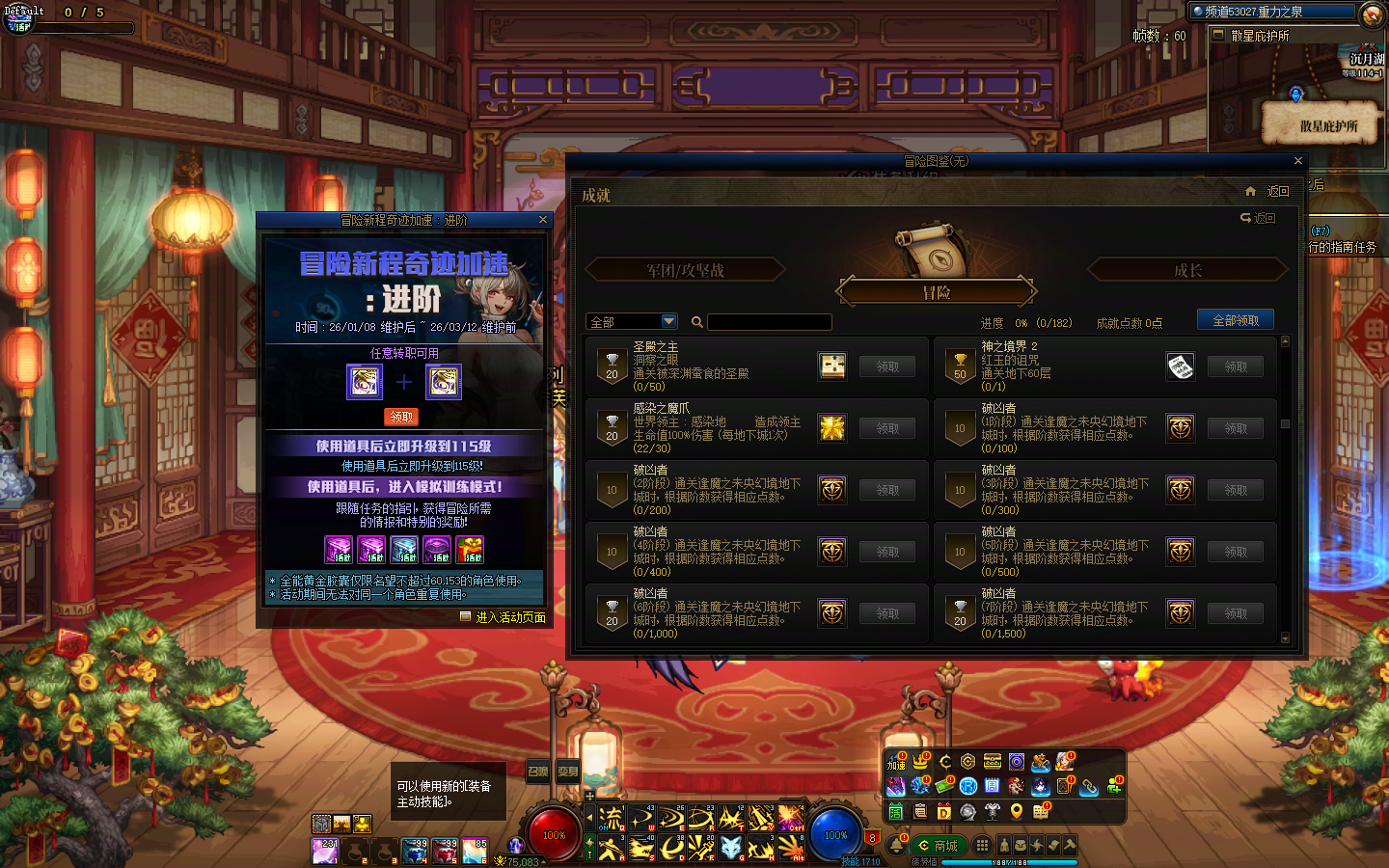Open the 进入活动页面 link
1389x868 pixels.
click(510, 617)
